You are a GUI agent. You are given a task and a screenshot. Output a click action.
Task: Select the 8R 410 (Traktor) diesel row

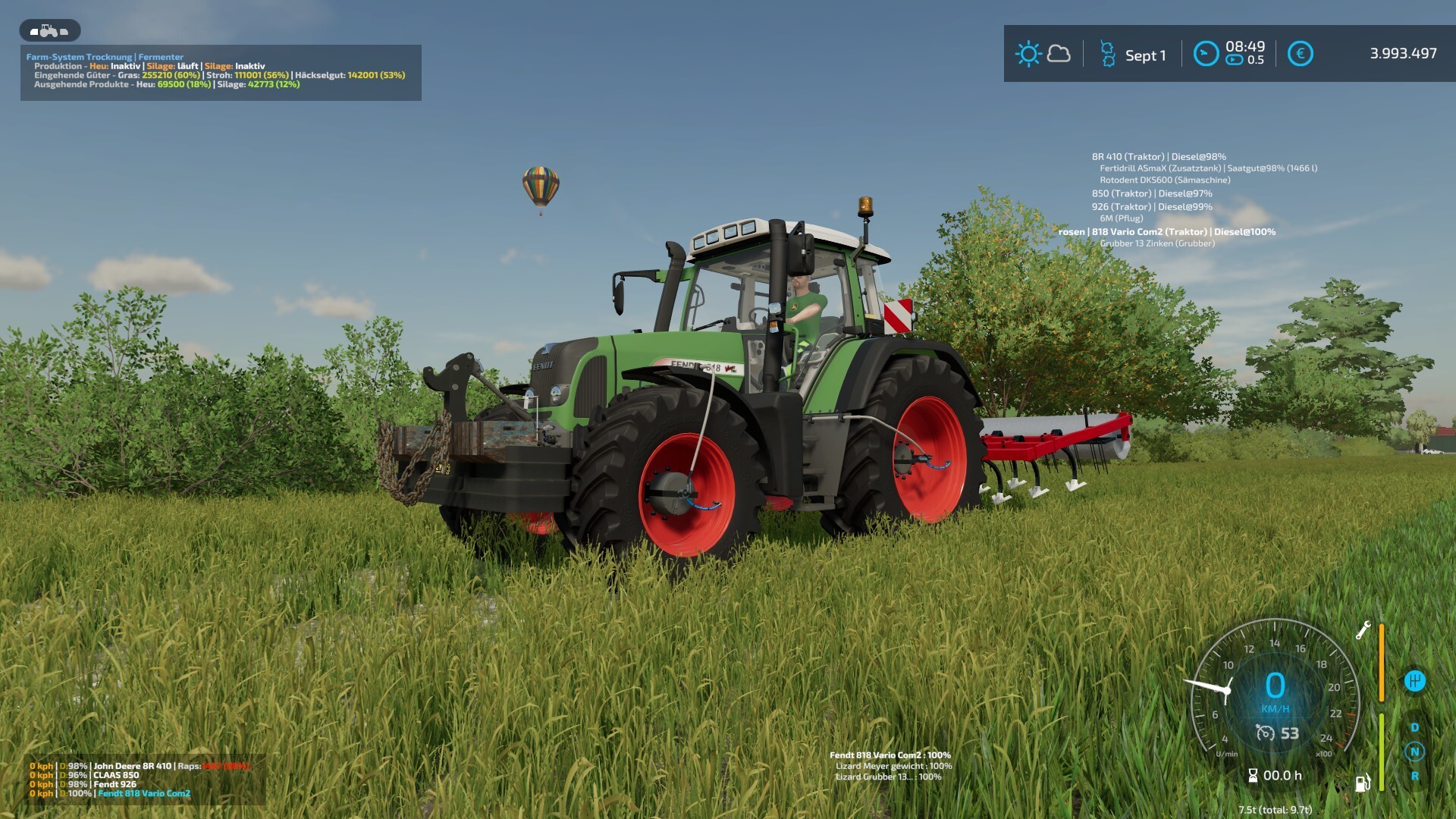click(x=1158, y=157)
